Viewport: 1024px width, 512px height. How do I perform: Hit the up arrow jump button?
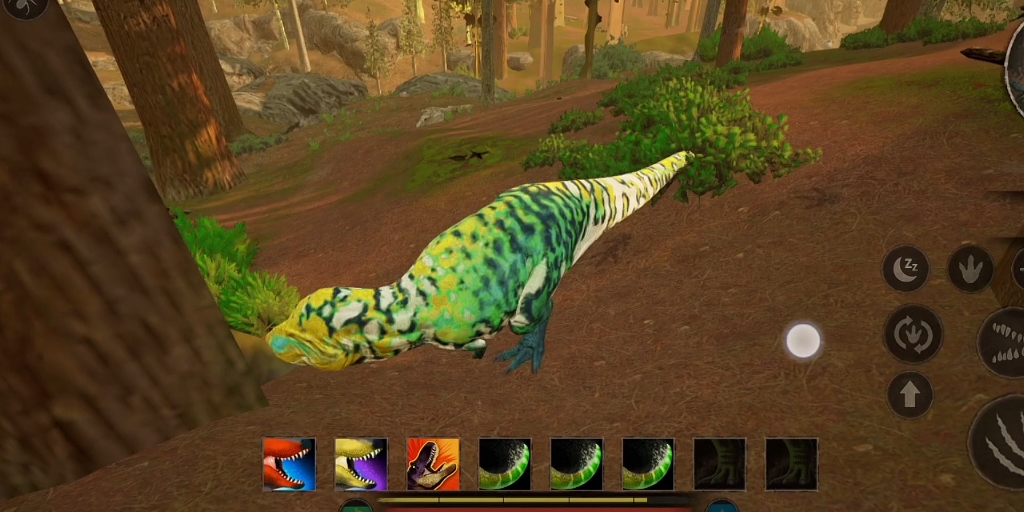910,394
